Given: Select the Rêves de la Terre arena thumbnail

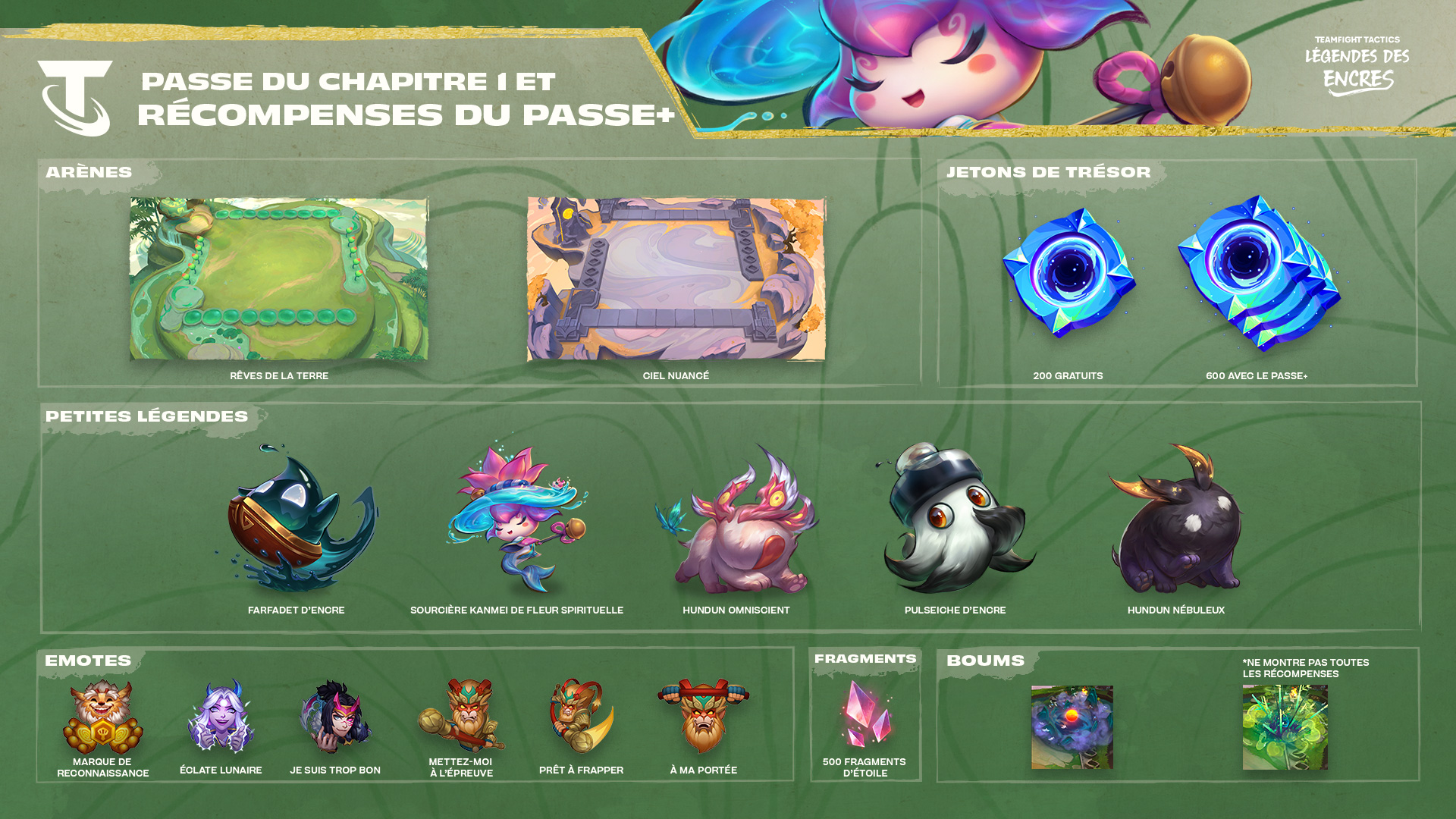Looking at the screenshot, I should pos(279,279).
